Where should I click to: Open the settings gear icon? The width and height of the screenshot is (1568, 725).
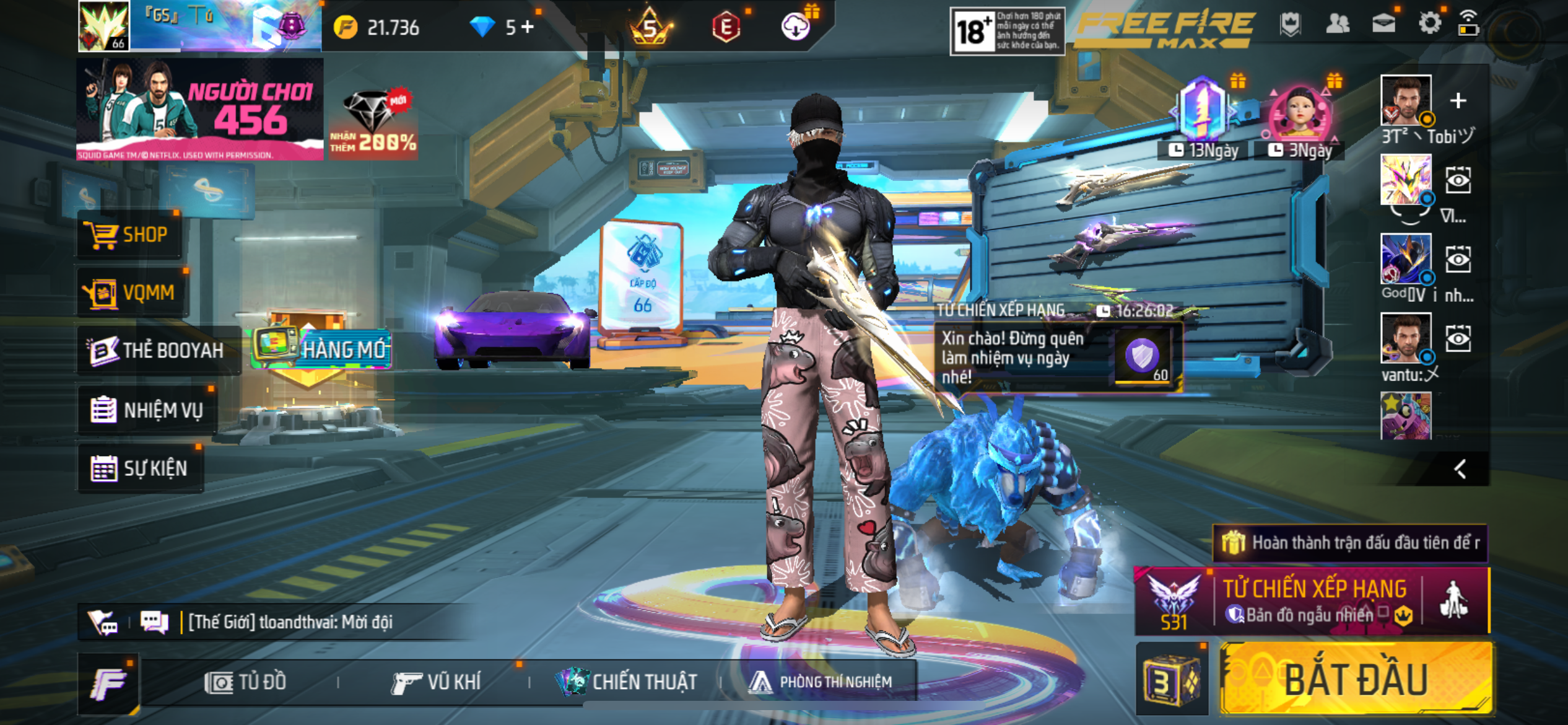(x=1429, y=24)
